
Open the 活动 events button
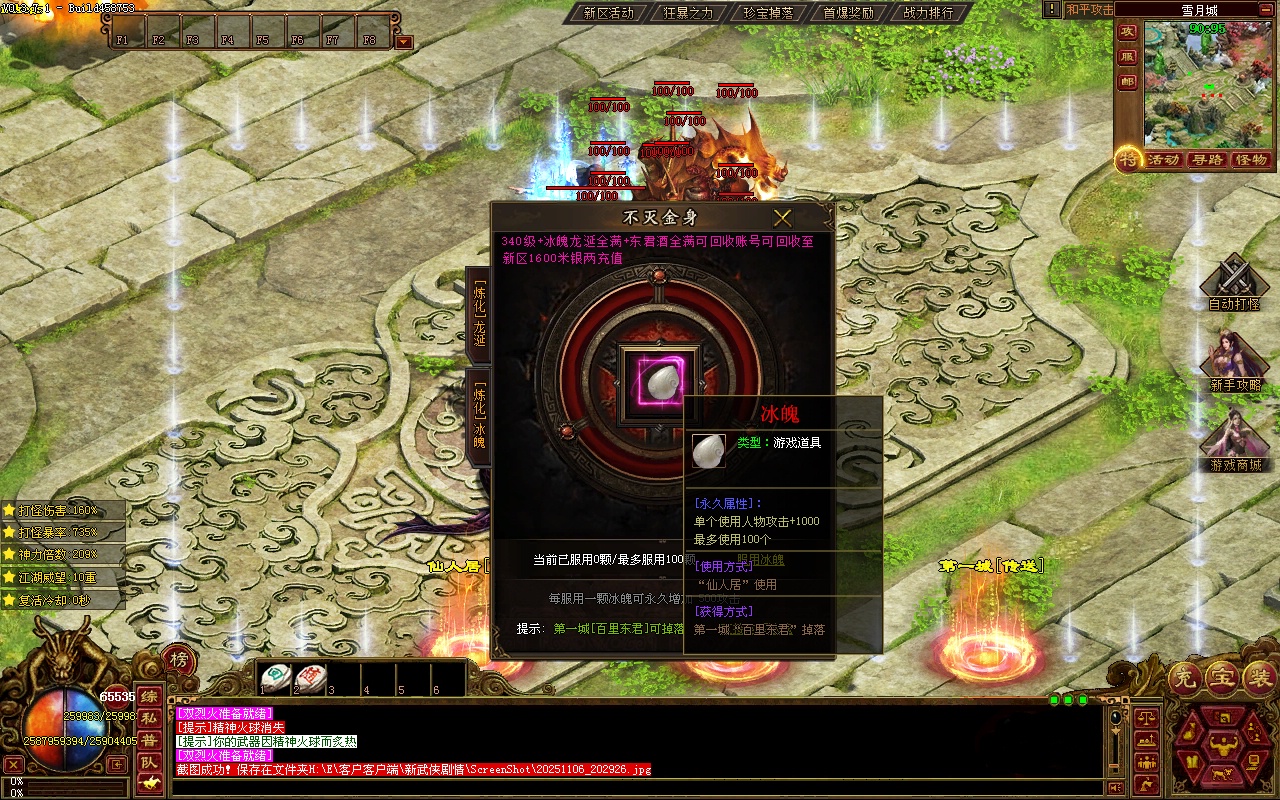pos(1163,160)
